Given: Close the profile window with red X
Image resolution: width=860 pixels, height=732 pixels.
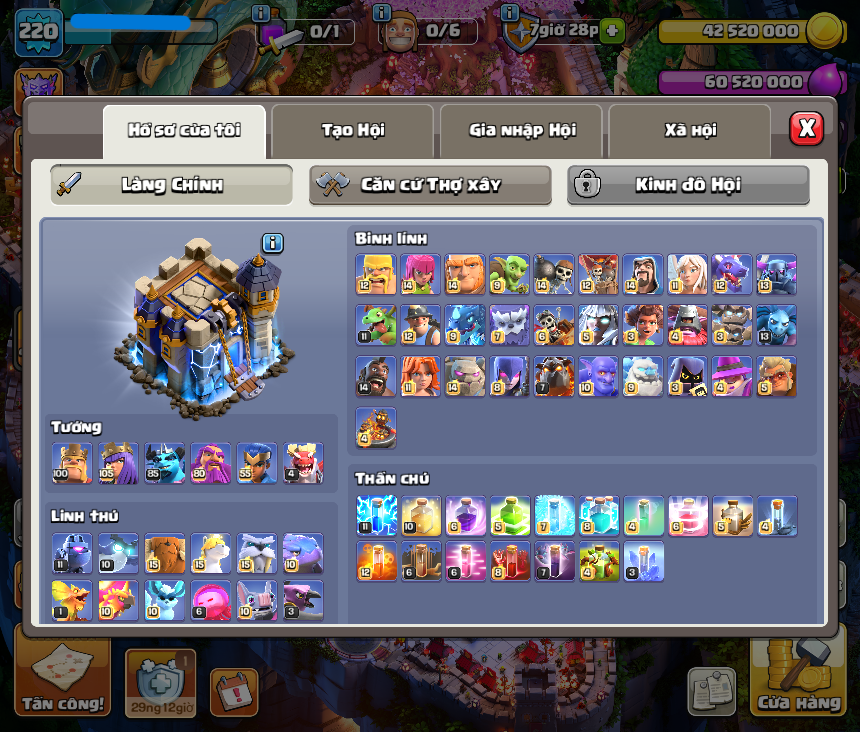Looking at the screenshot, I should point(806,129).
